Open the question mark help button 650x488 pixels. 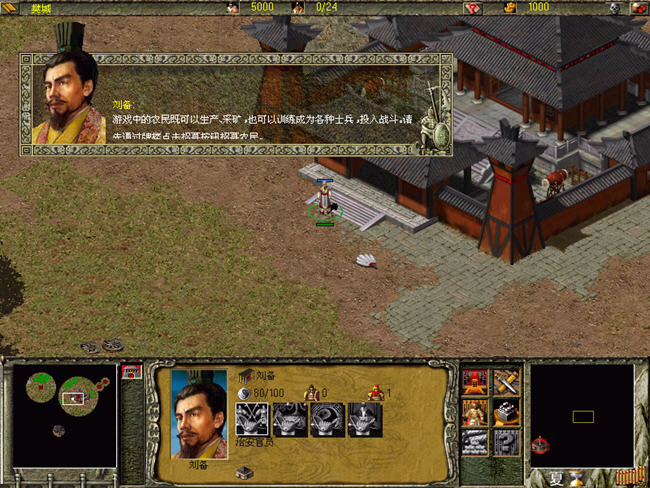(506, 442)
